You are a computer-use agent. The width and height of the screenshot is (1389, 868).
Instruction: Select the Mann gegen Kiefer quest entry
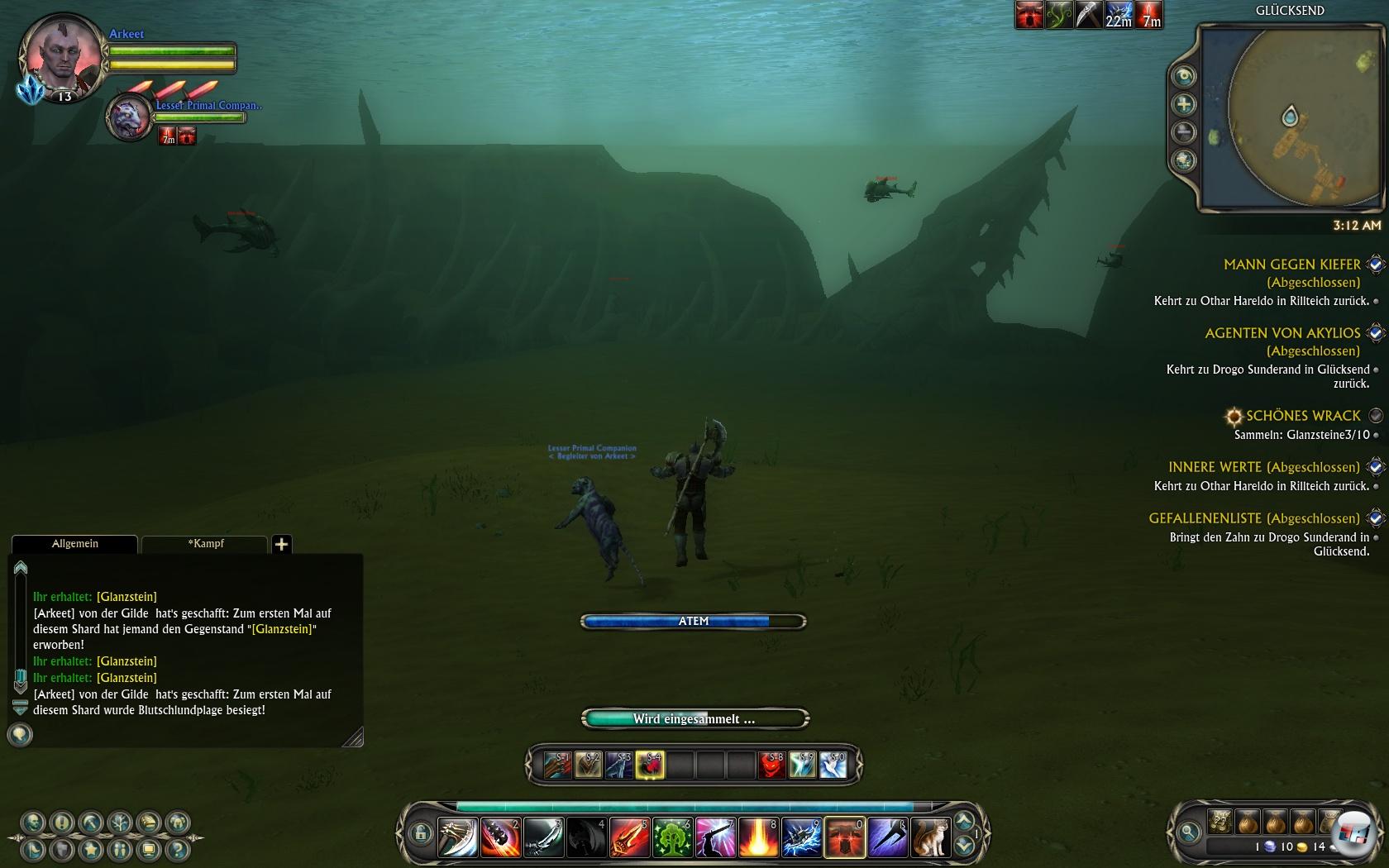point(1291,265)
